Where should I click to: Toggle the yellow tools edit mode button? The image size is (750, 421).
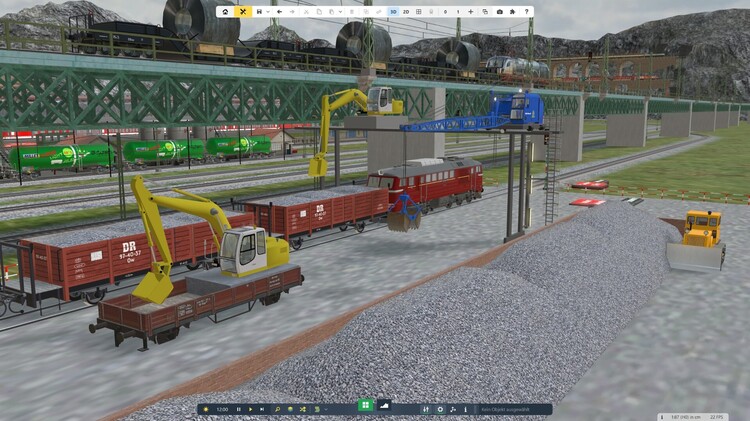[243, 12]
